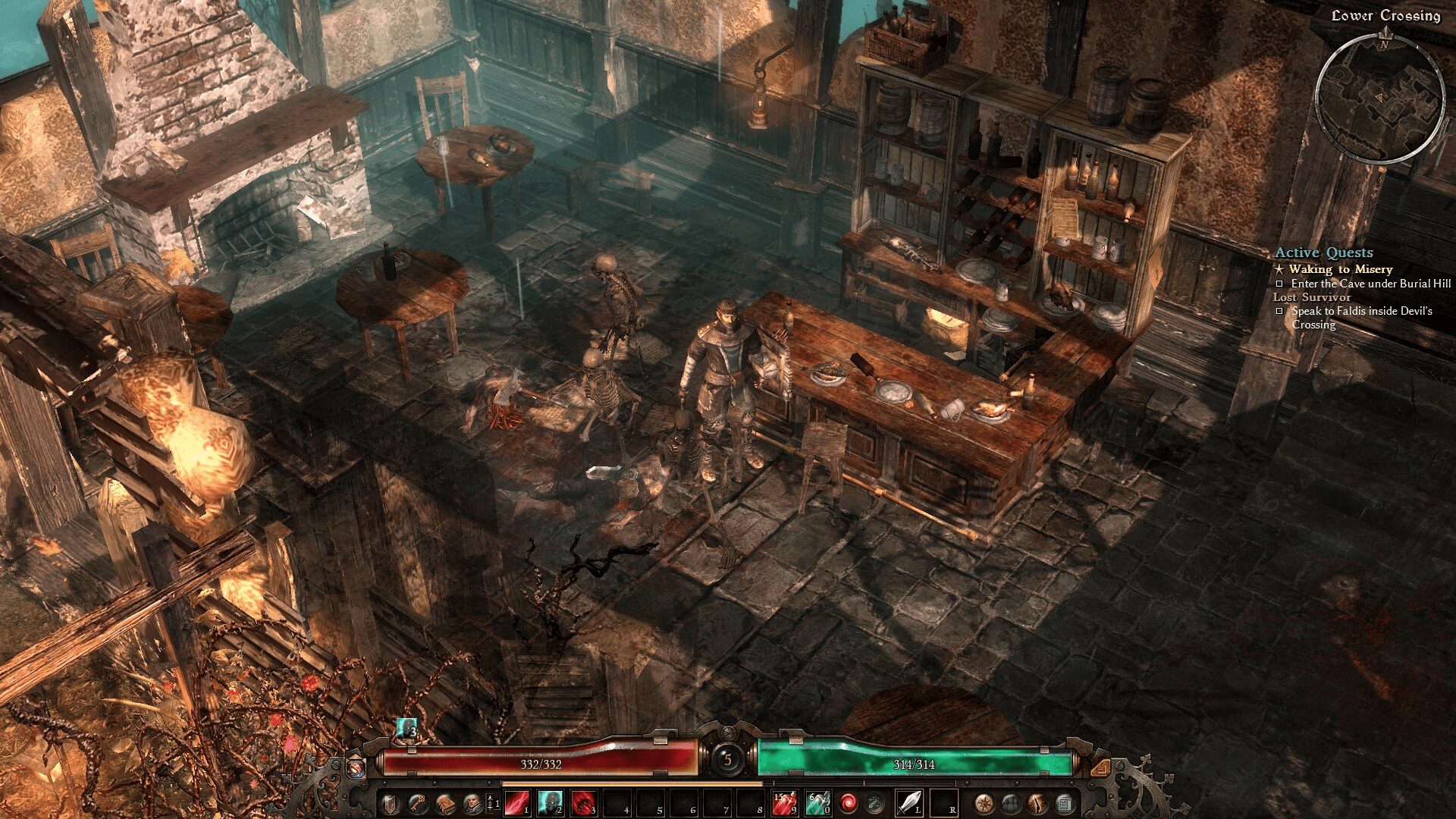1456x819 pixels.
Task: Activate the skeleton summon skill in slot 2
Action: [x=551, y=802]
